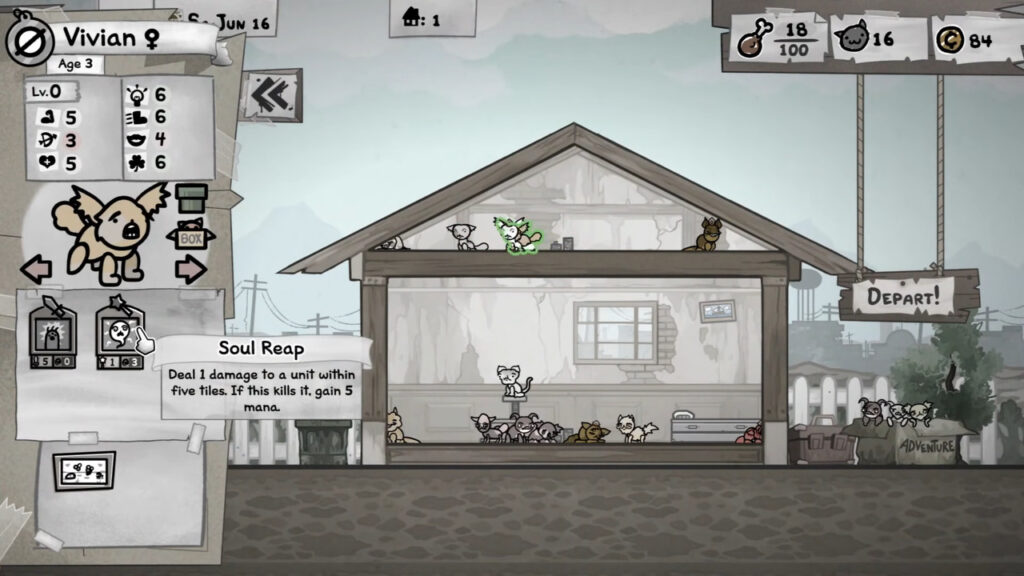Click the circle-slash icon beside Vivian's name
The height and width of the screenshot is (576, 1024).
coord(28,40)
